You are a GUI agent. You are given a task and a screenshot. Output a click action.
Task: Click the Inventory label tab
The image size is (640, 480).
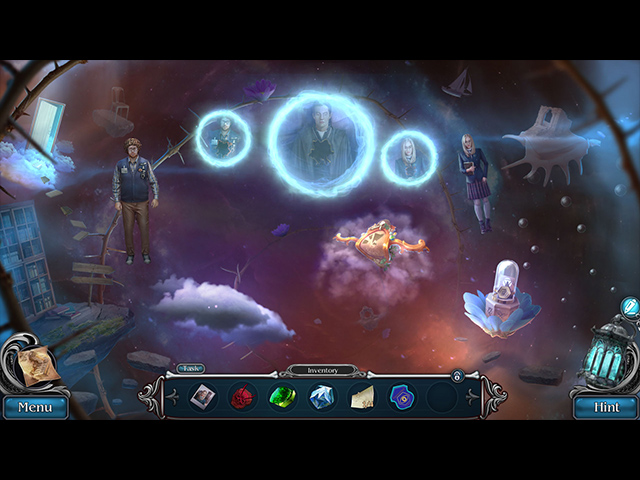click(319, 370)
